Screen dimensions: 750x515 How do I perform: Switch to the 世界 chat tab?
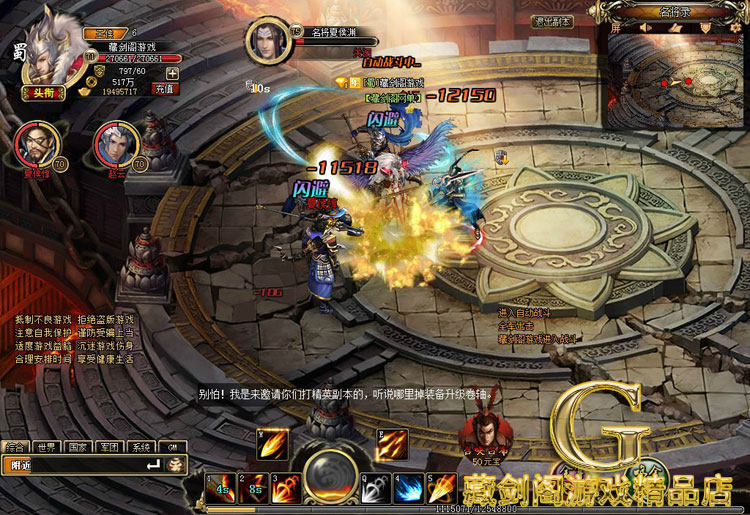tap(45, 447)
